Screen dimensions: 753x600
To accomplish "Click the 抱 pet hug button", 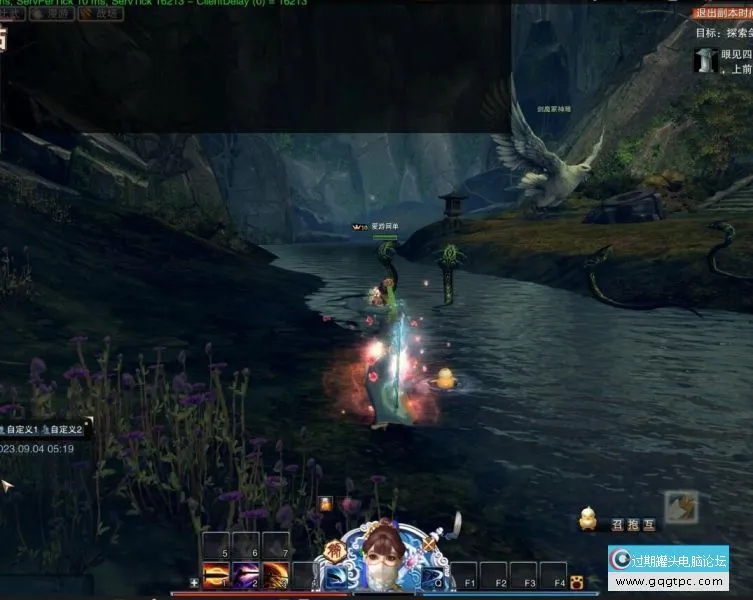I will [x=633, y=522].
